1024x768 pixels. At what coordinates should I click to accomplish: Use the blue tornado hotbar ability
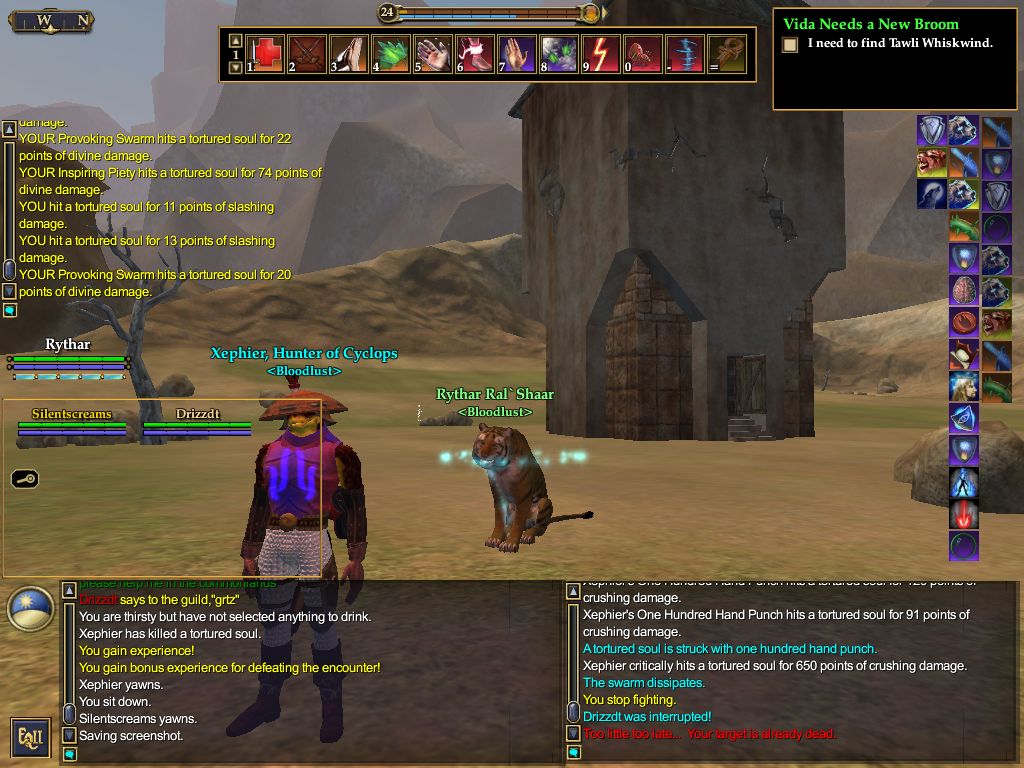coord(685,54)
